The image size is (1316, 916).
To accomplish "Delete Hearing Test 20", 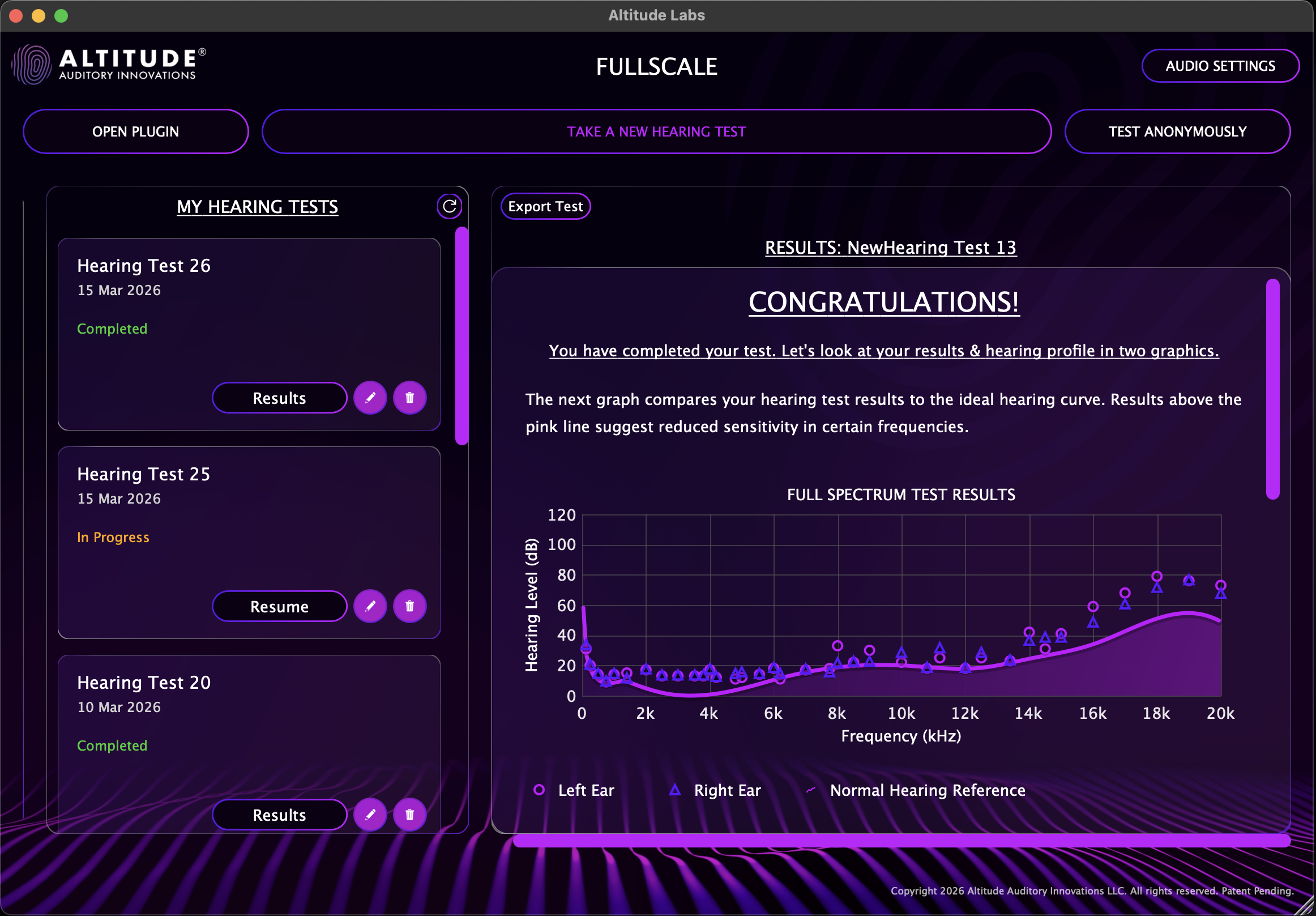I will coord(409,815).
